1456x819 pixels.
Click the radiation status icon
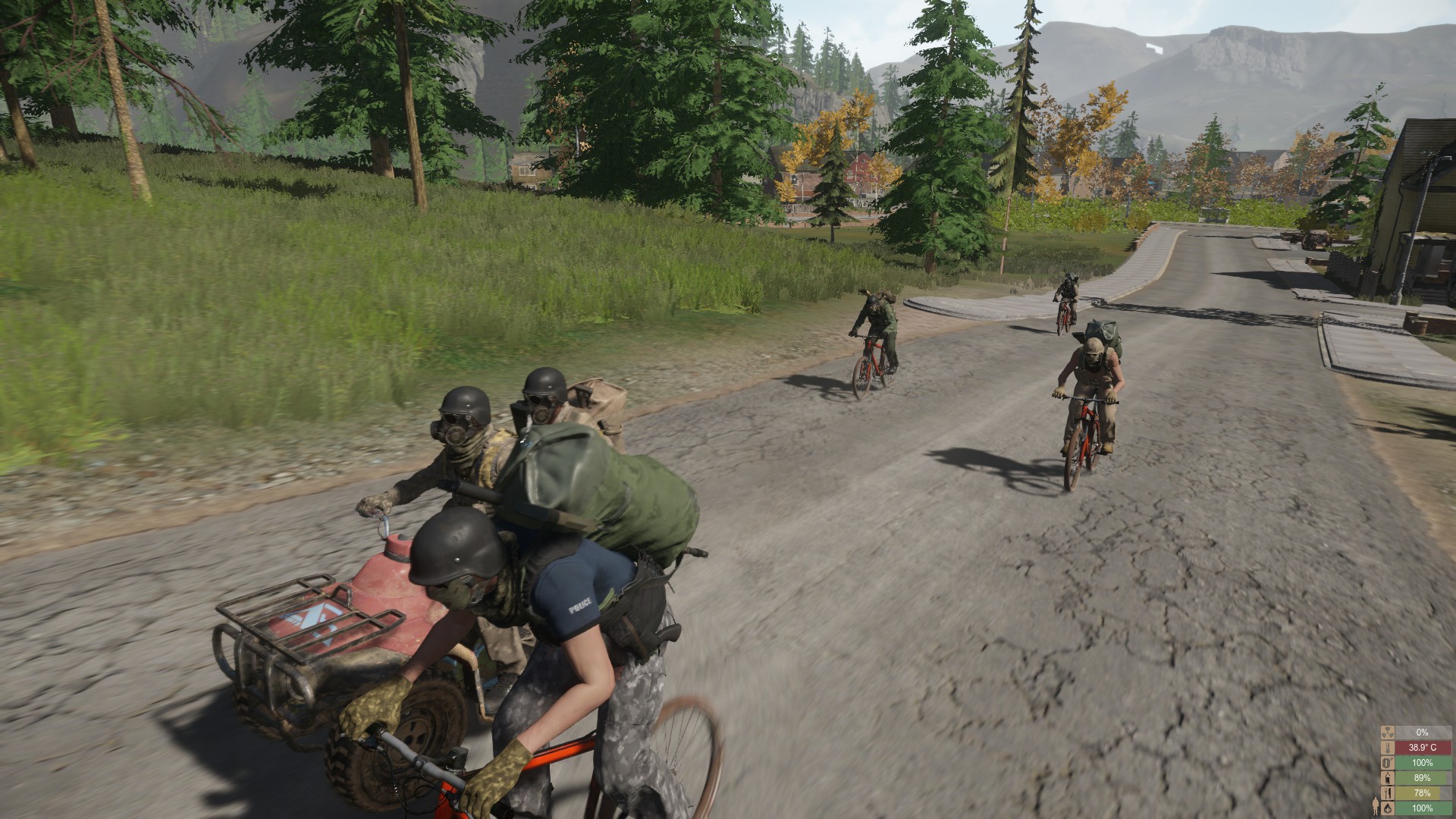[1388, 734]
